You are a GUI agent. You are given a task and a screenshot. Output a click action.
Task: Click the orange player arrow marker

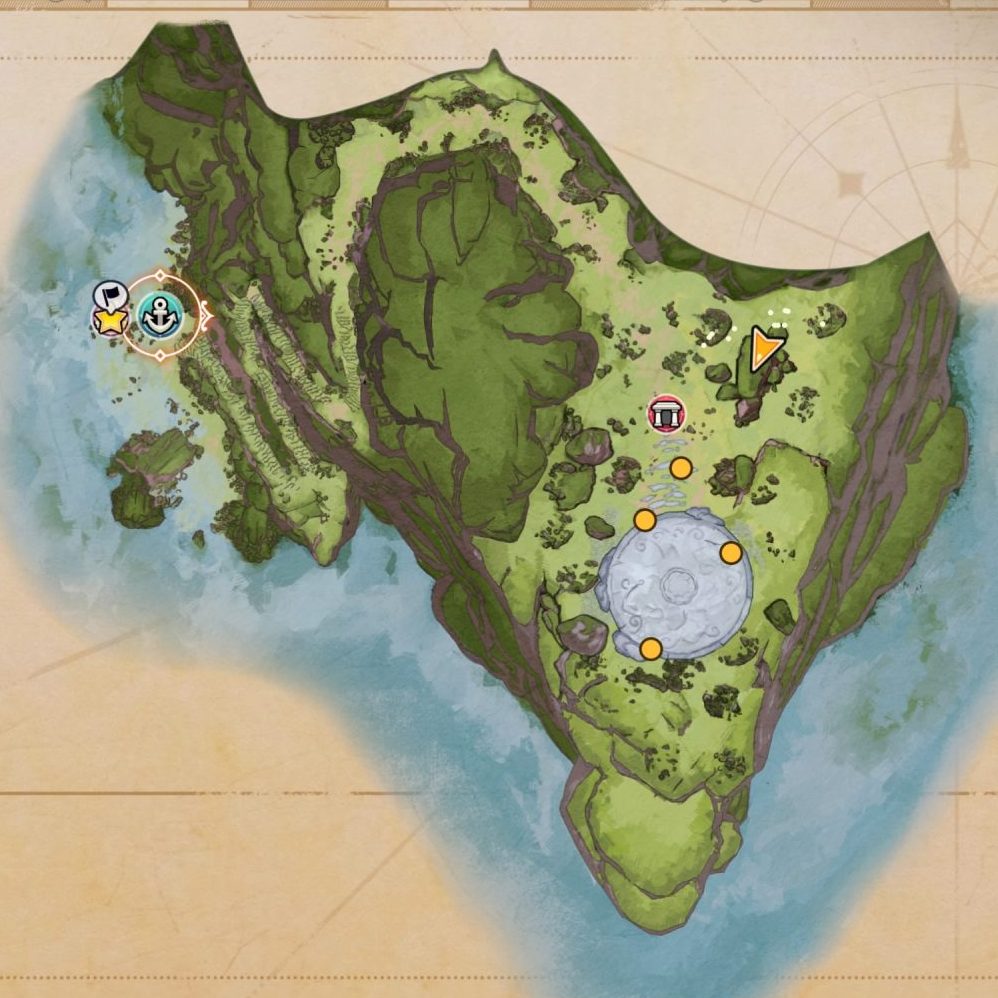pyautogui.click(x=765, y=348)
